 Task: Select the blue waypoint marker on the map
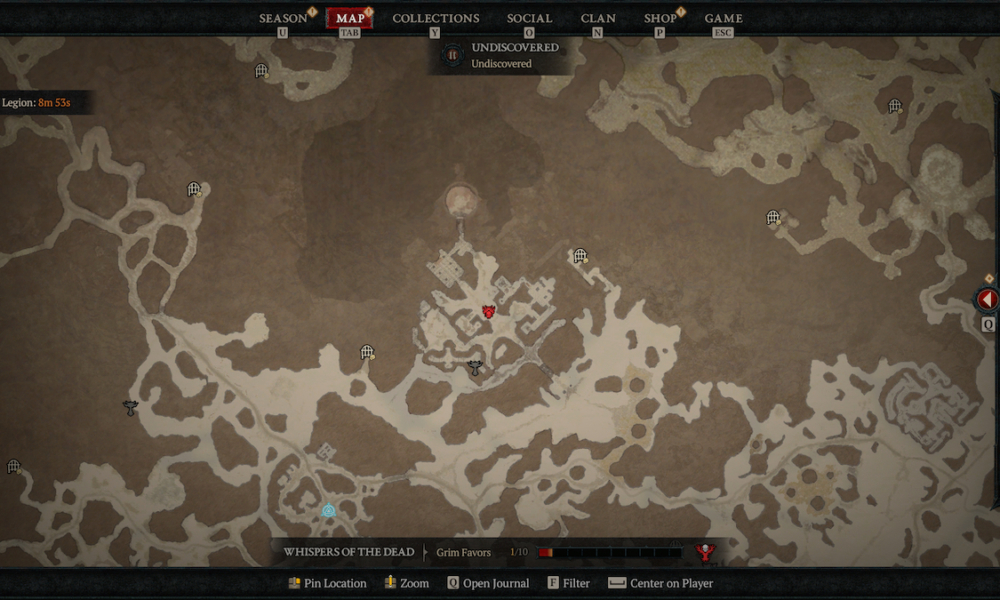(328, 510)
